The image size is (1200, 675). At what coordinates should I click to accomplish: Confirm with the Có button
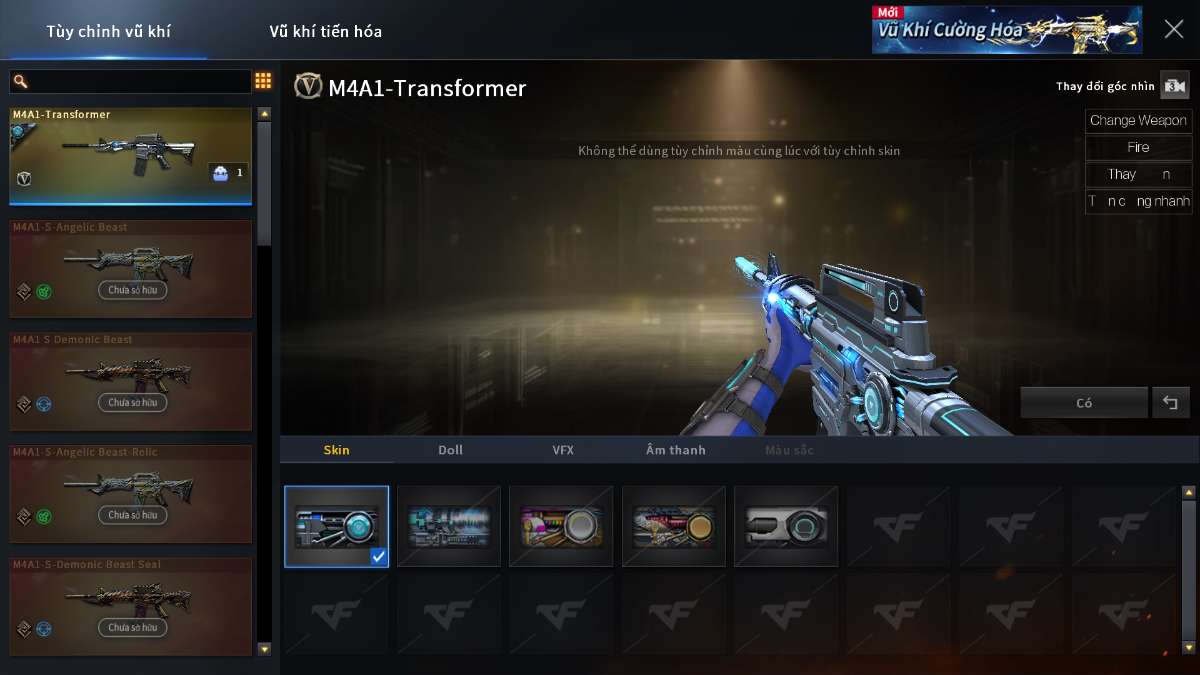(1084, 403)
